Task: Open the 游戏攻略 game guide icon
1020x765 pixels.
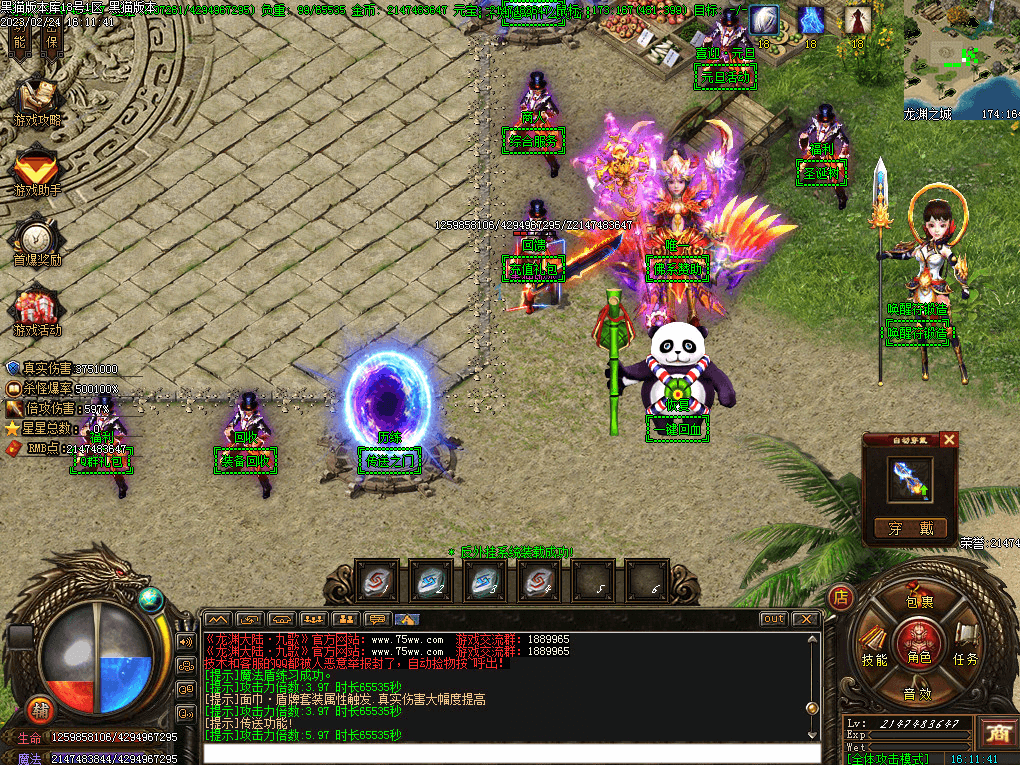Action: coord(37,100)
